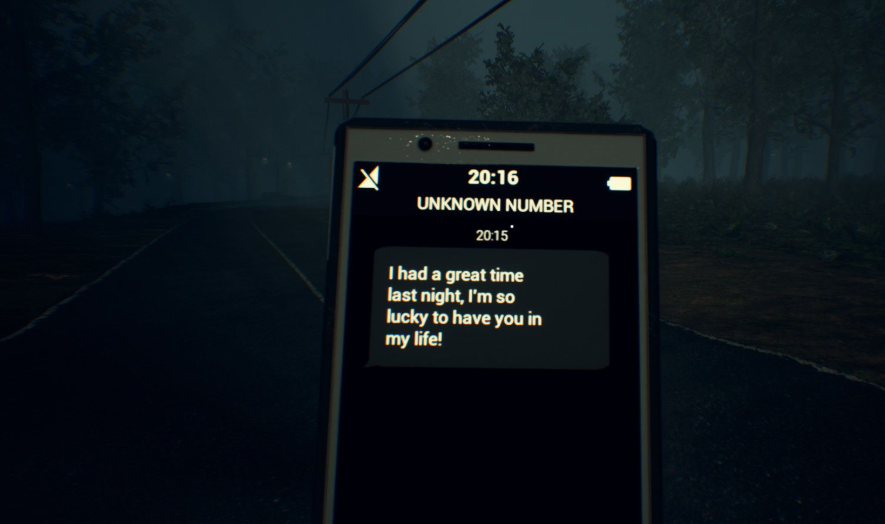Open the UNKNOWN NUMBER contact header

tap(495, 206)
